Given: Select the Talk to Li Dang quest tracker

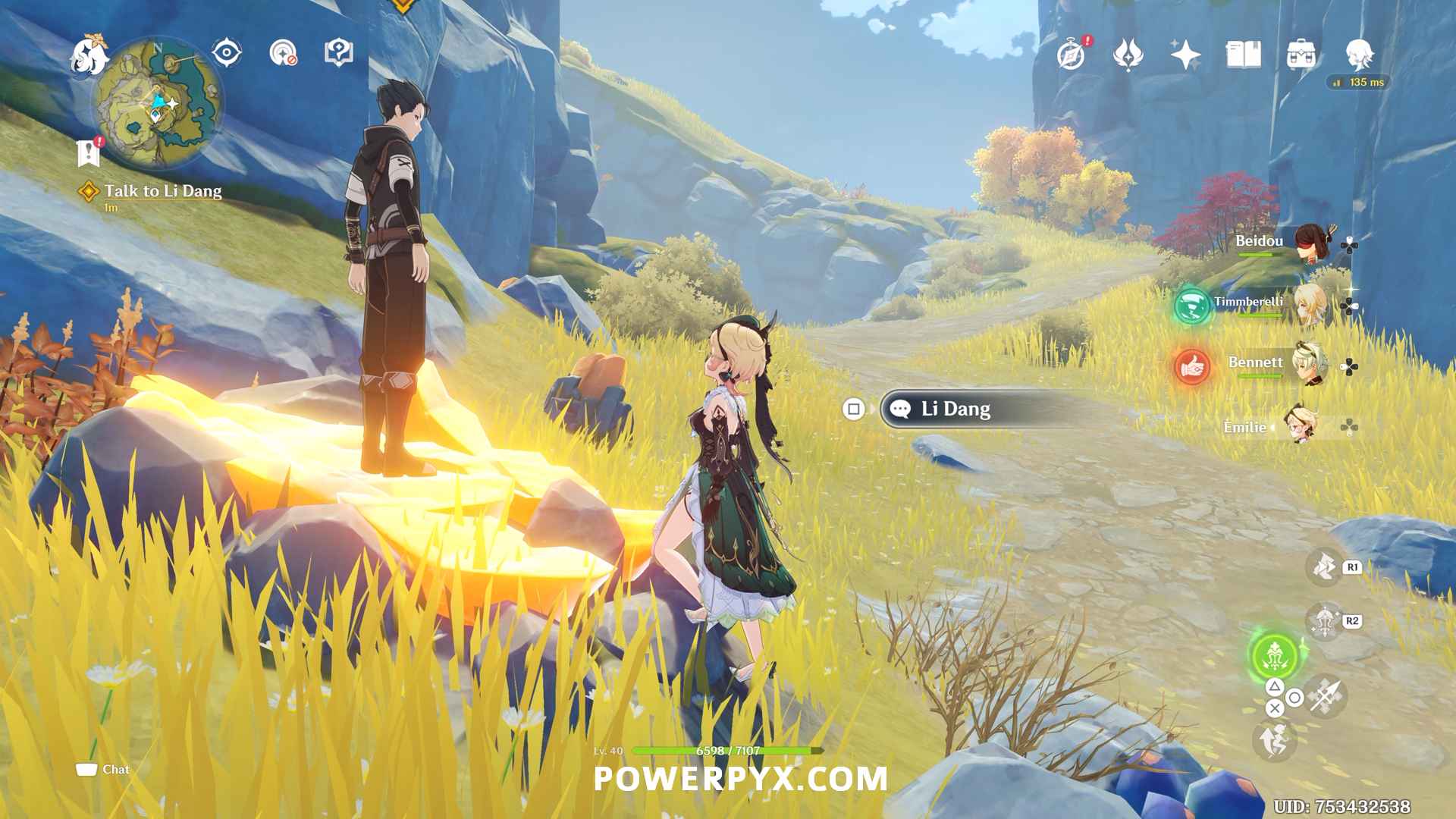Looking at the screenshot, I should tap(162, 191).
